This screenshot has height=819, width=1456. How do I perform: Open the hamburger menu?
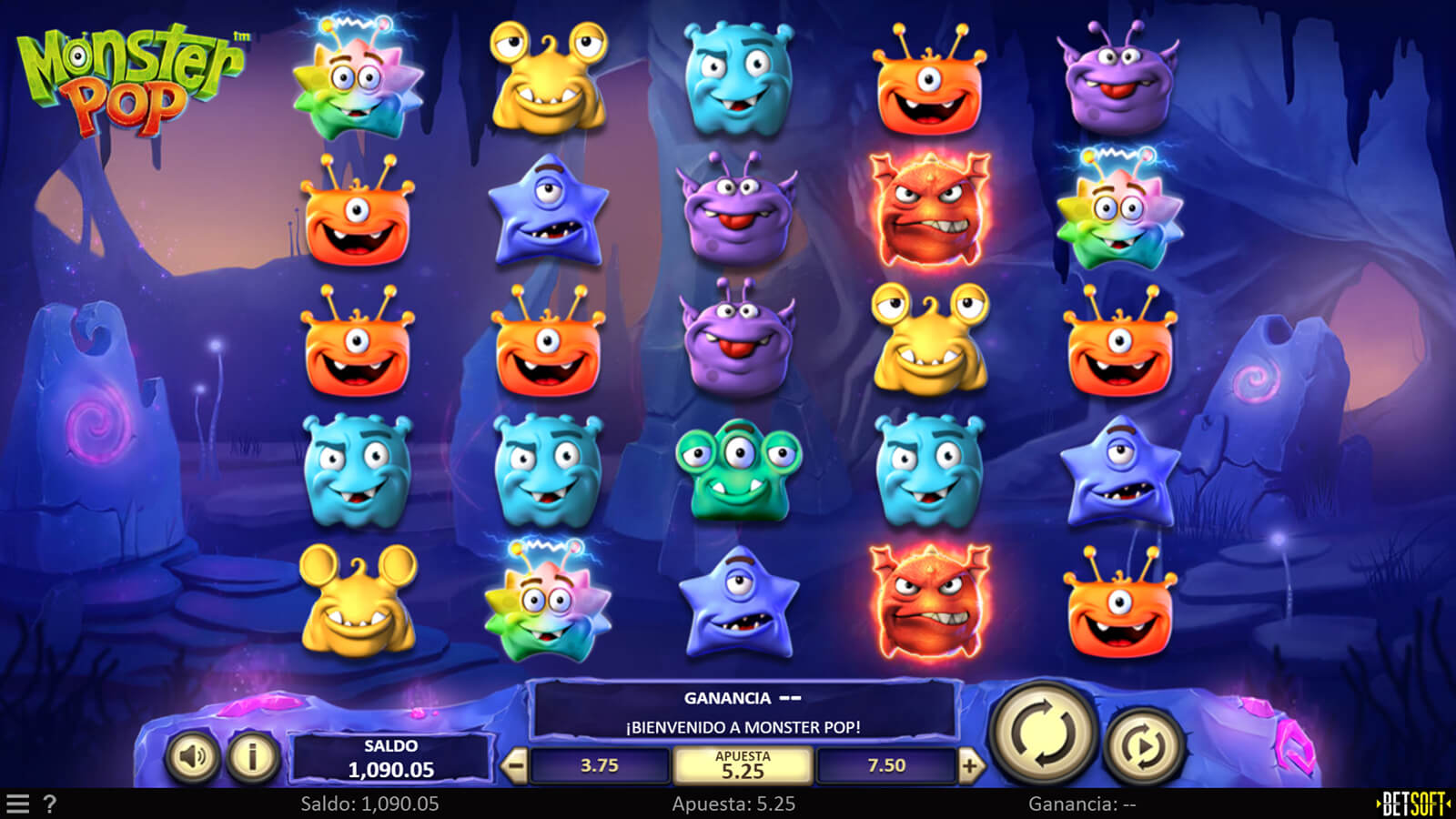pos(18,804)
